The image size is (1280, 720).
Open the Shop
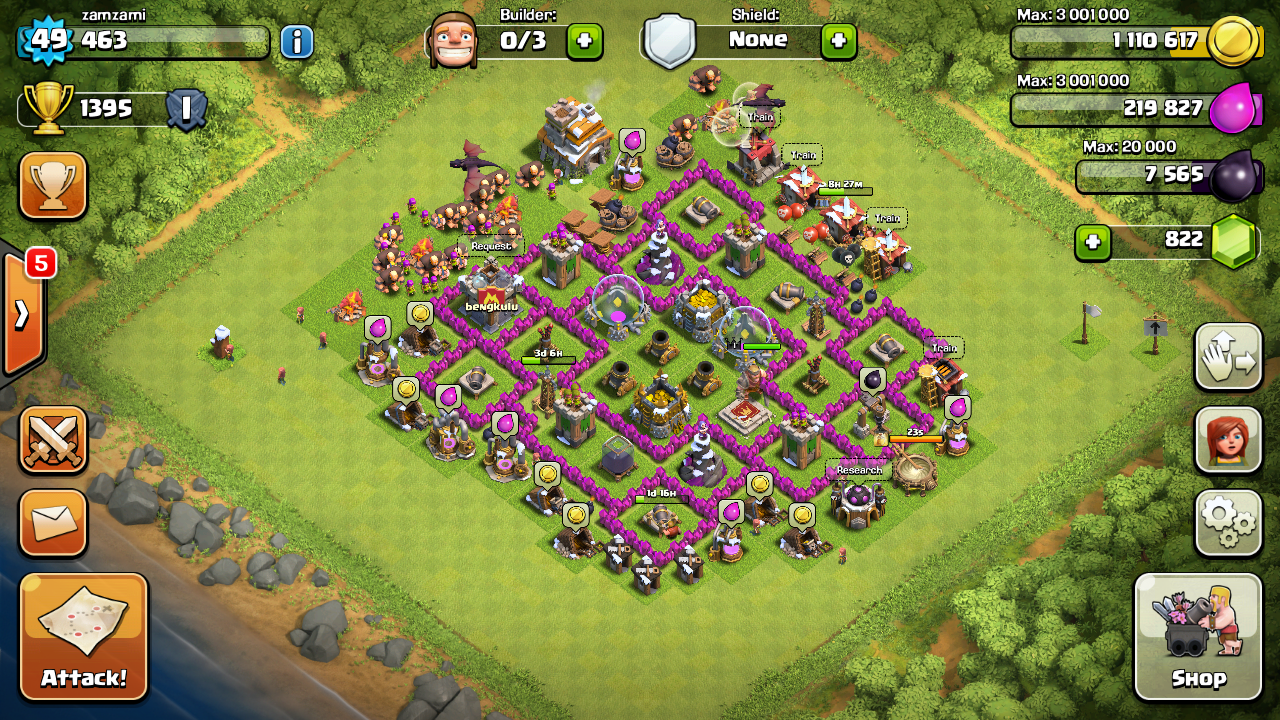1198,635
